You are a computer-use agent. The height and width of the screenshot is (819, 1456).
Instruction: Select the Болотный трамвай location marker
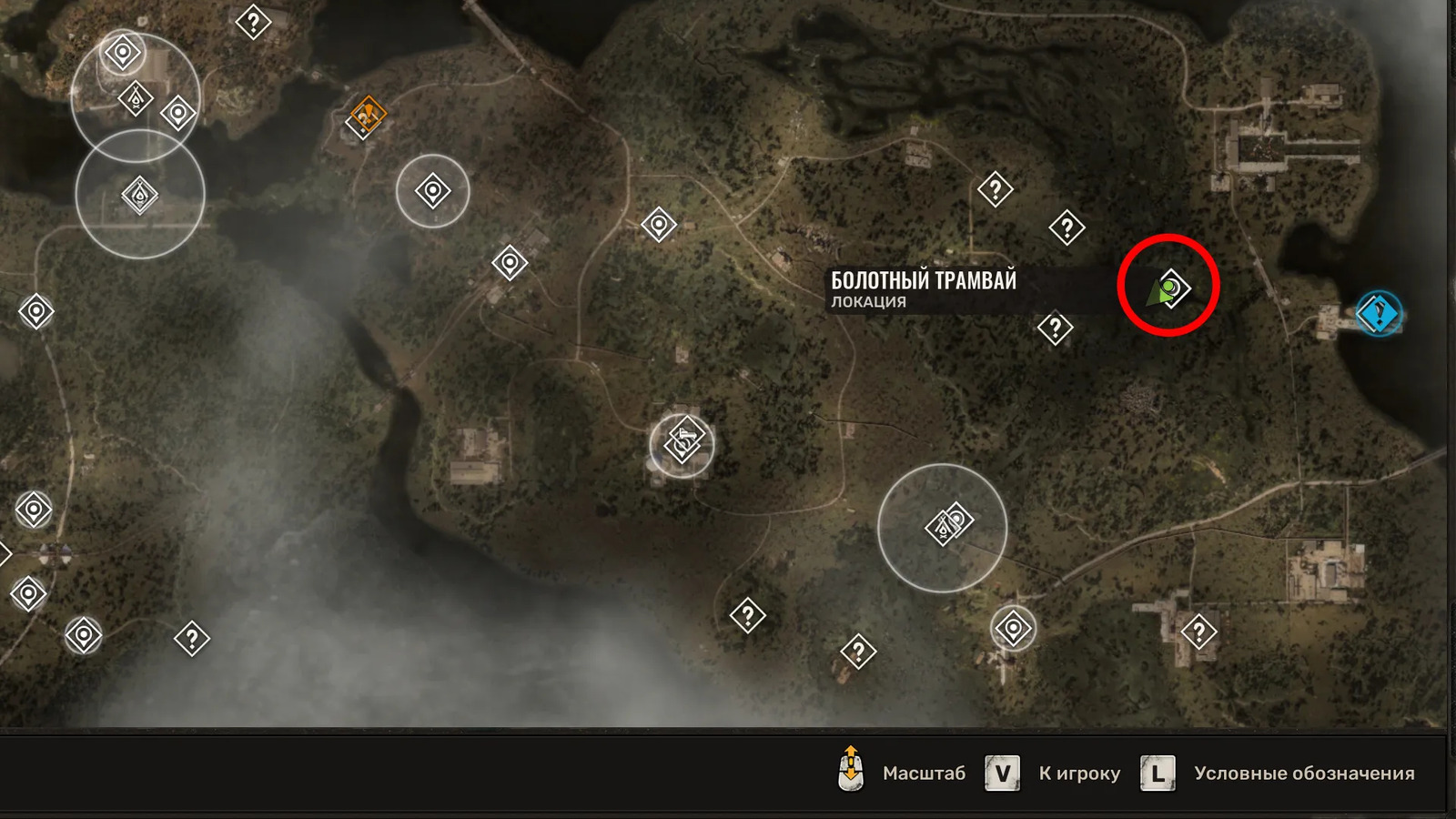(x=1173, y=288)
